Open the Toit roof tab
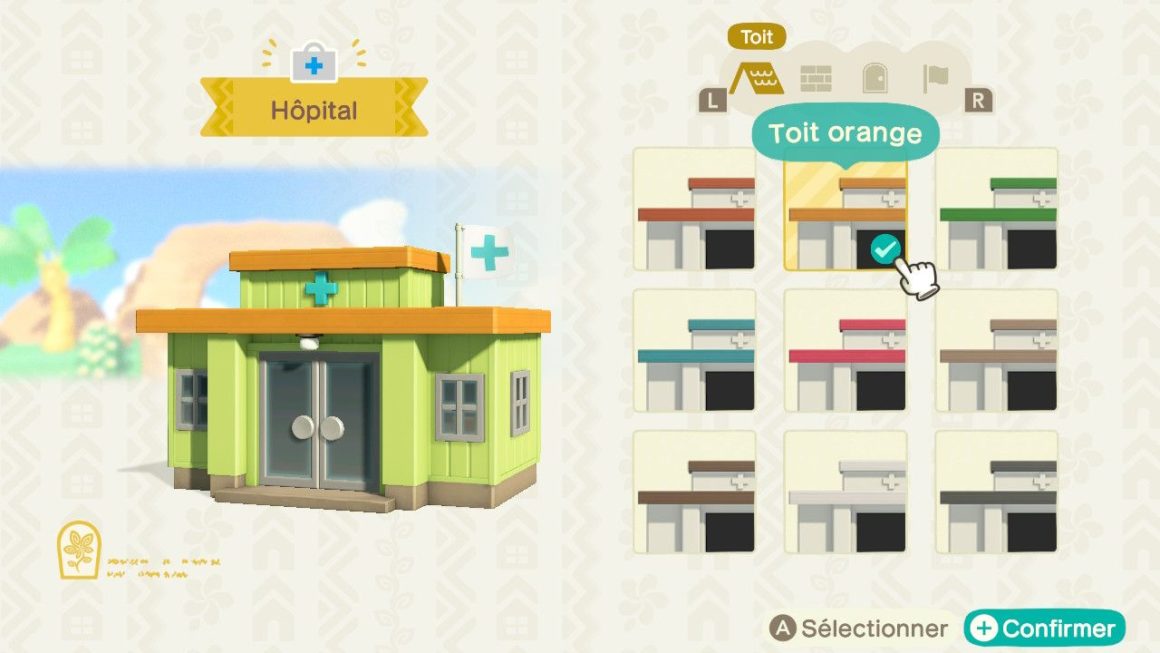The image size is (1160, 653). tap(757, 78)
